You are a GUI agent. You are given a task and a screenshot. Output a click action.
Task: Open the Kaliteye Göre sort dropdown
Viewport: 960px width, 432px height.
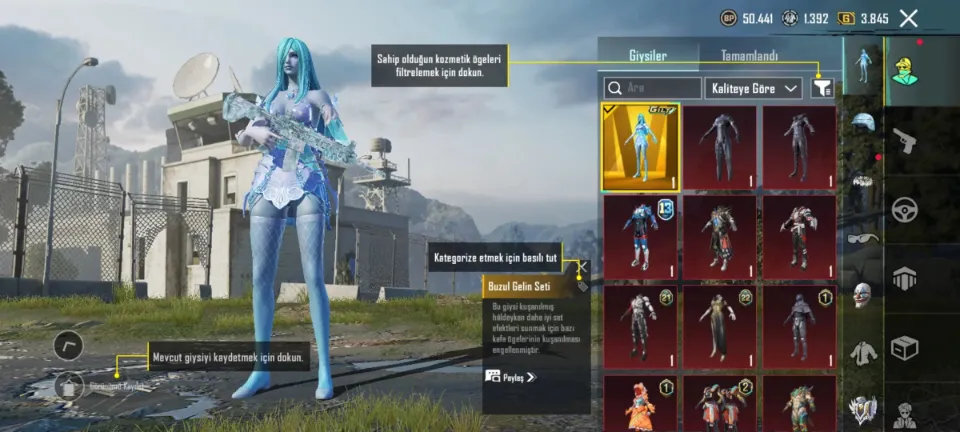coord(754,88)
